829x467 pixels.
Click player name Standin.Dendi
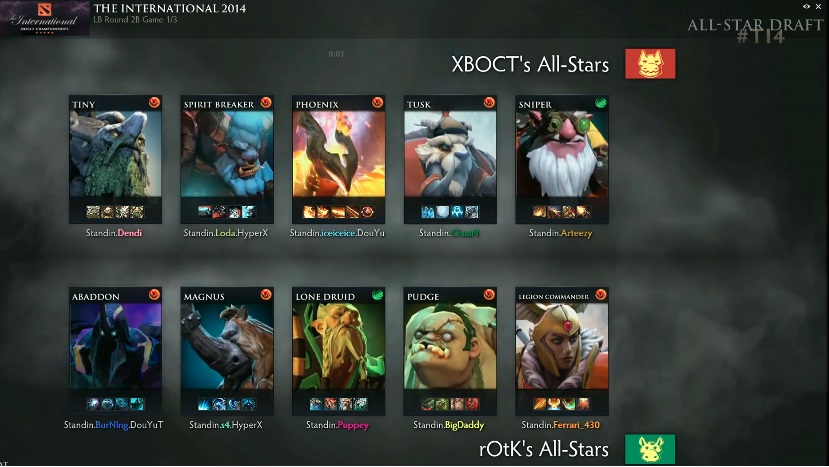115,233
